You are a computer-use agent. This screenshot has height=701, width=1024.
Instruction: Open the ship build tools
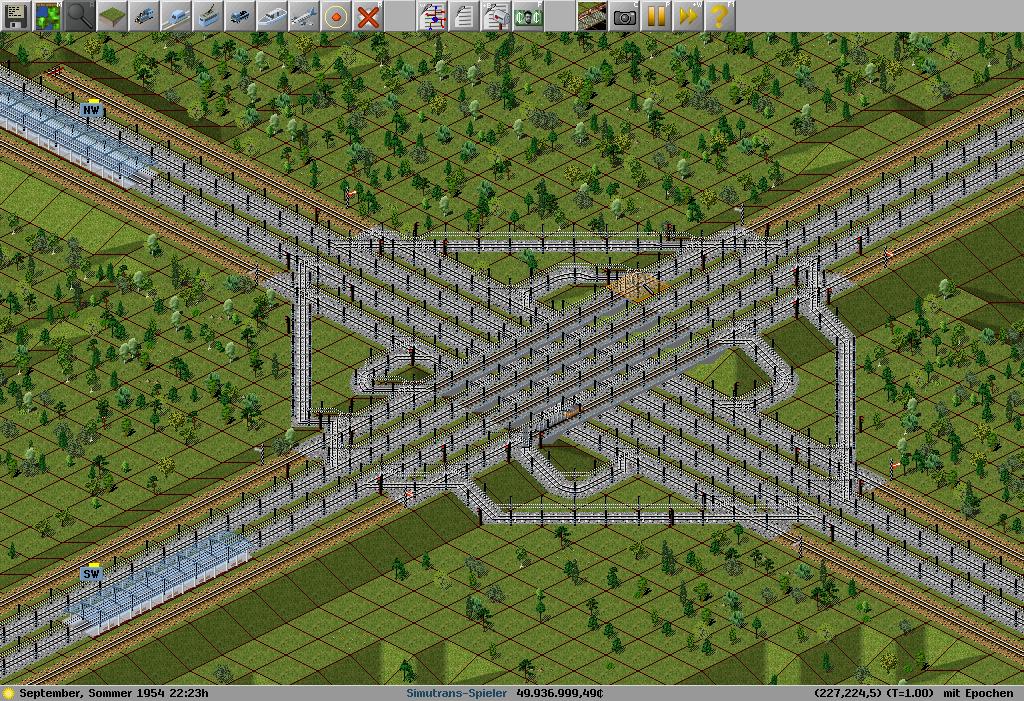point(271,15)
